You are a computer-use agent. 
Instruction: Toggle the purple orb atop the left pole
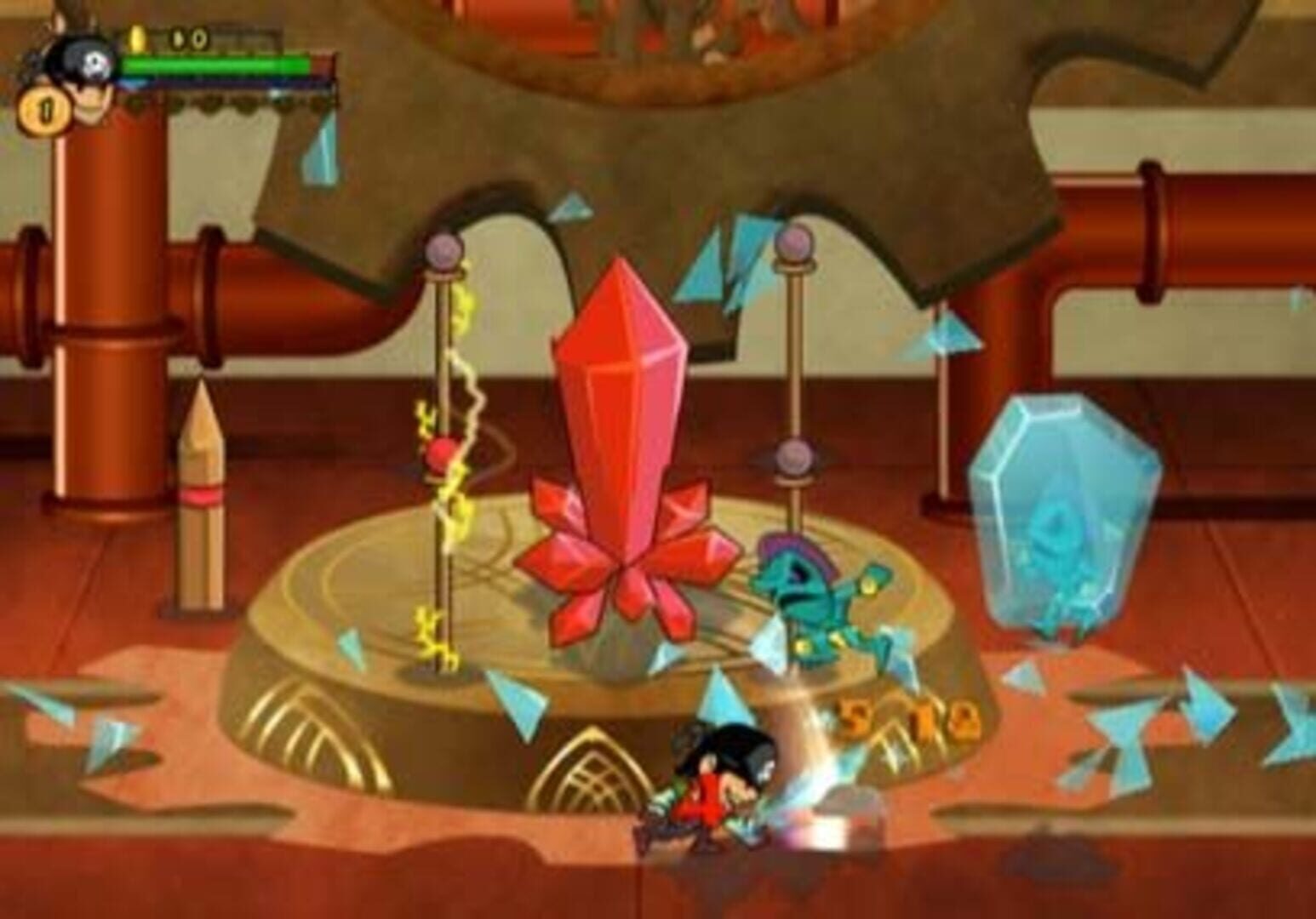443,249
